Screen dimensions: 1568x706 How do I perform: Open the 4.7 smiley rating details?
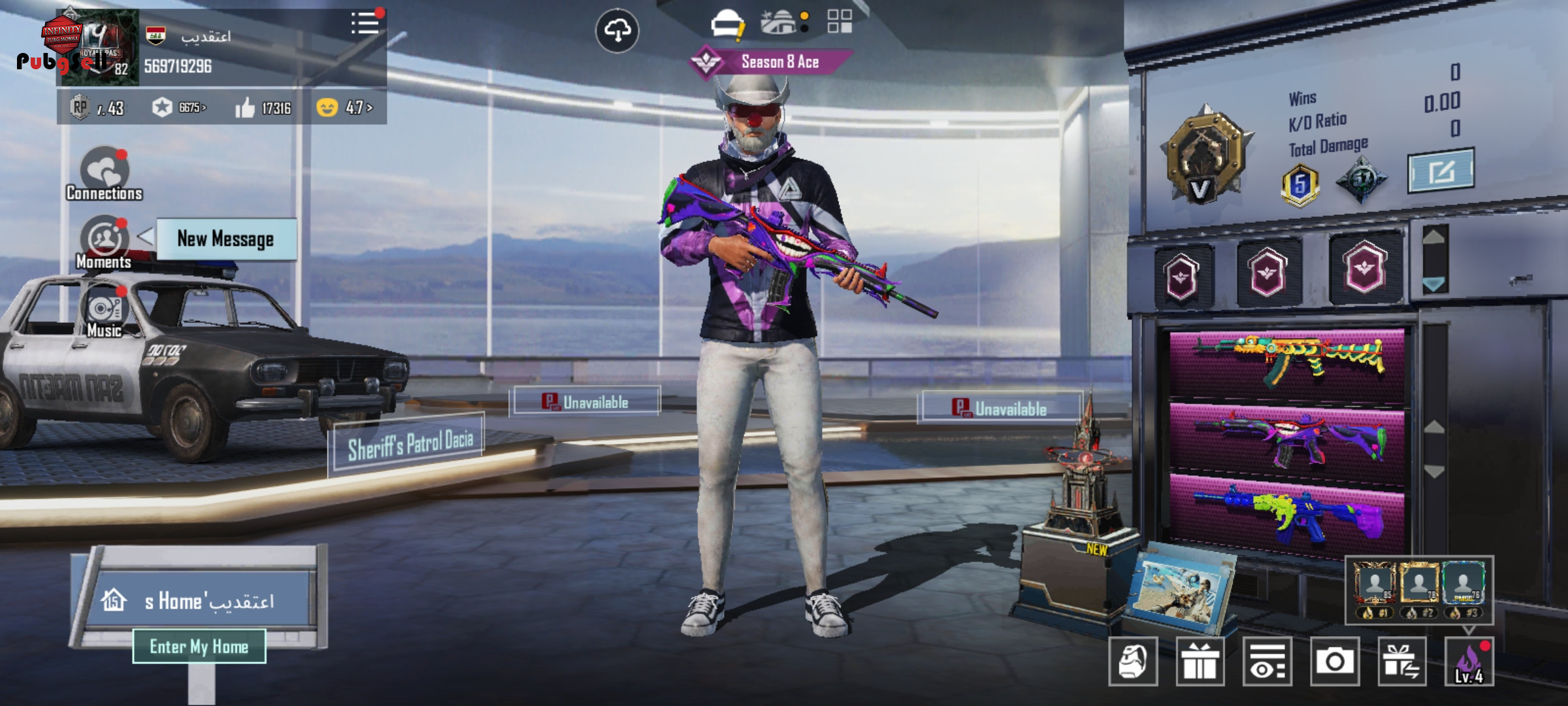(x=344, y=107)
